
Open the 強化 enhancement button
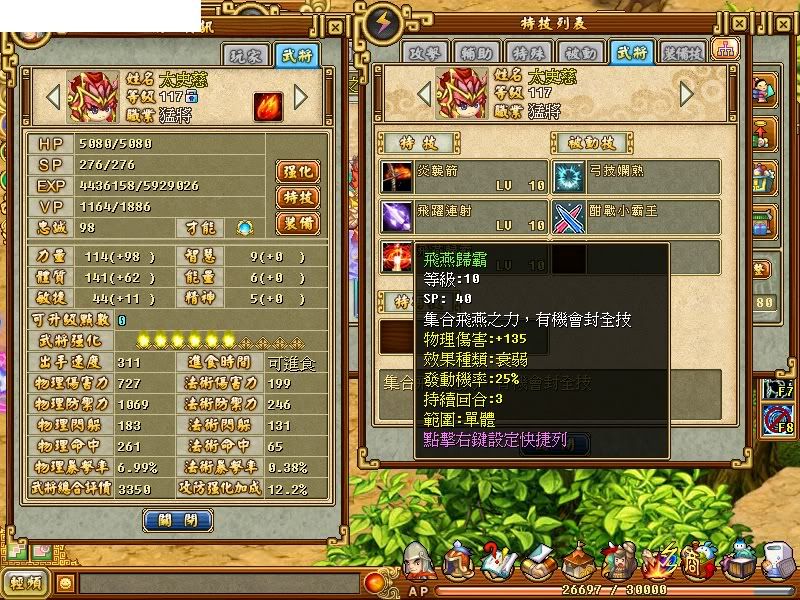point(297,172)
